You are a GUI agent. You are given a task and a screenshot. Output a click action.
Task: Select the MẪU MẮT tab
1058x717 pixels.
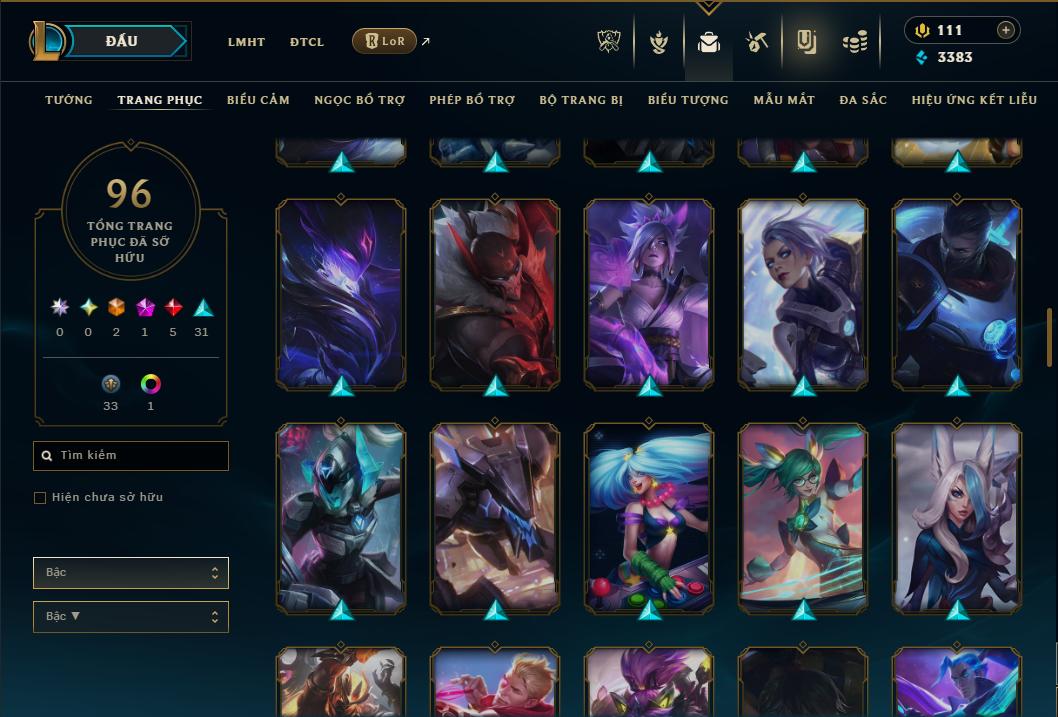click(x=784, y=100)
